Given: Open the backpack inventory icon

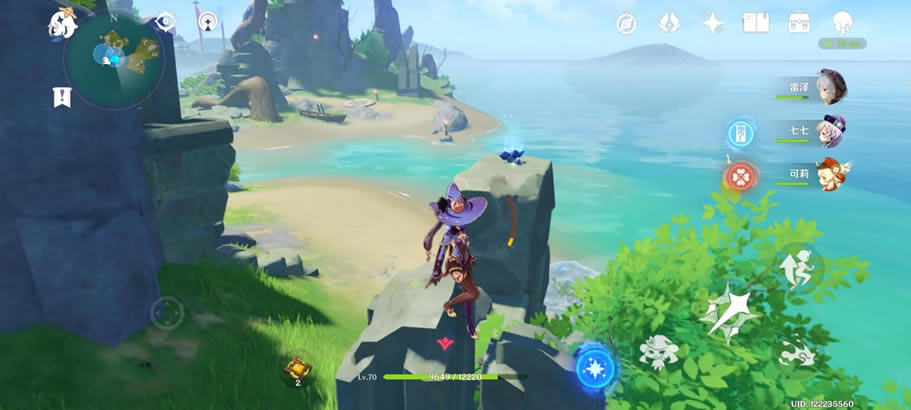Looking at the screenshot, I should click(799, 23).
